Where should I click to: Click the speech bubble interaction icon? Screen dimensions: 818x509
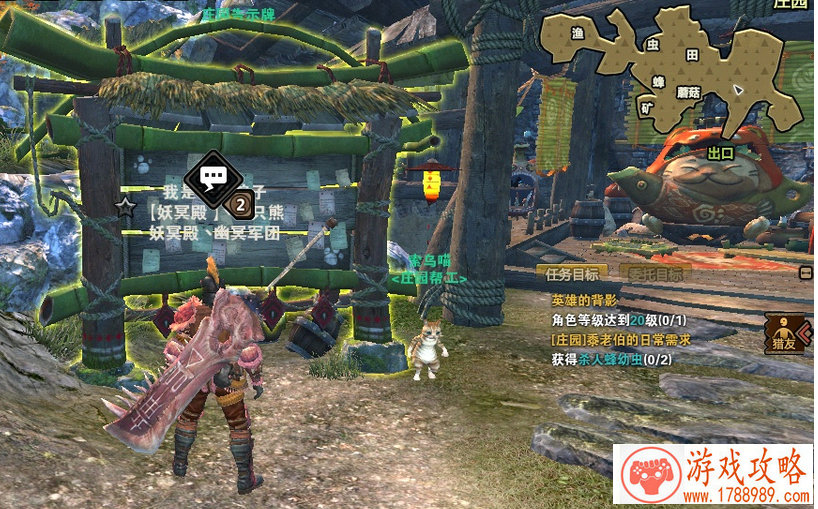212,178
